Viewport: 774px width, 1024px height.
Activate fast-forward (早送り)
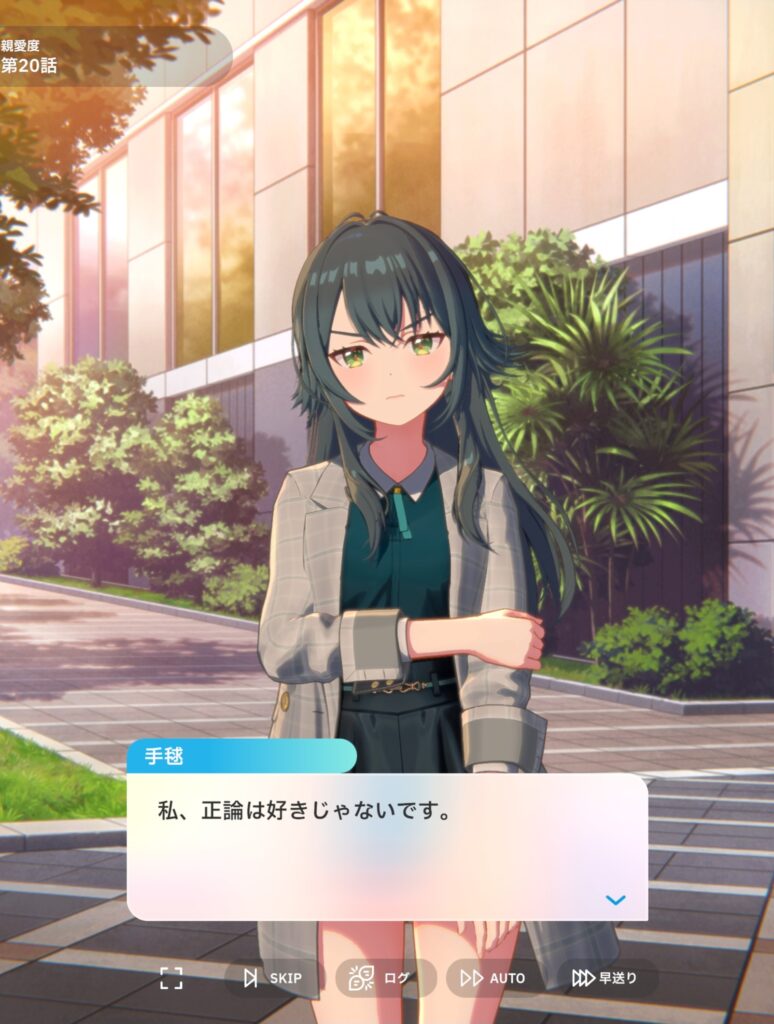pyautogui.click(x=606, y=978)
